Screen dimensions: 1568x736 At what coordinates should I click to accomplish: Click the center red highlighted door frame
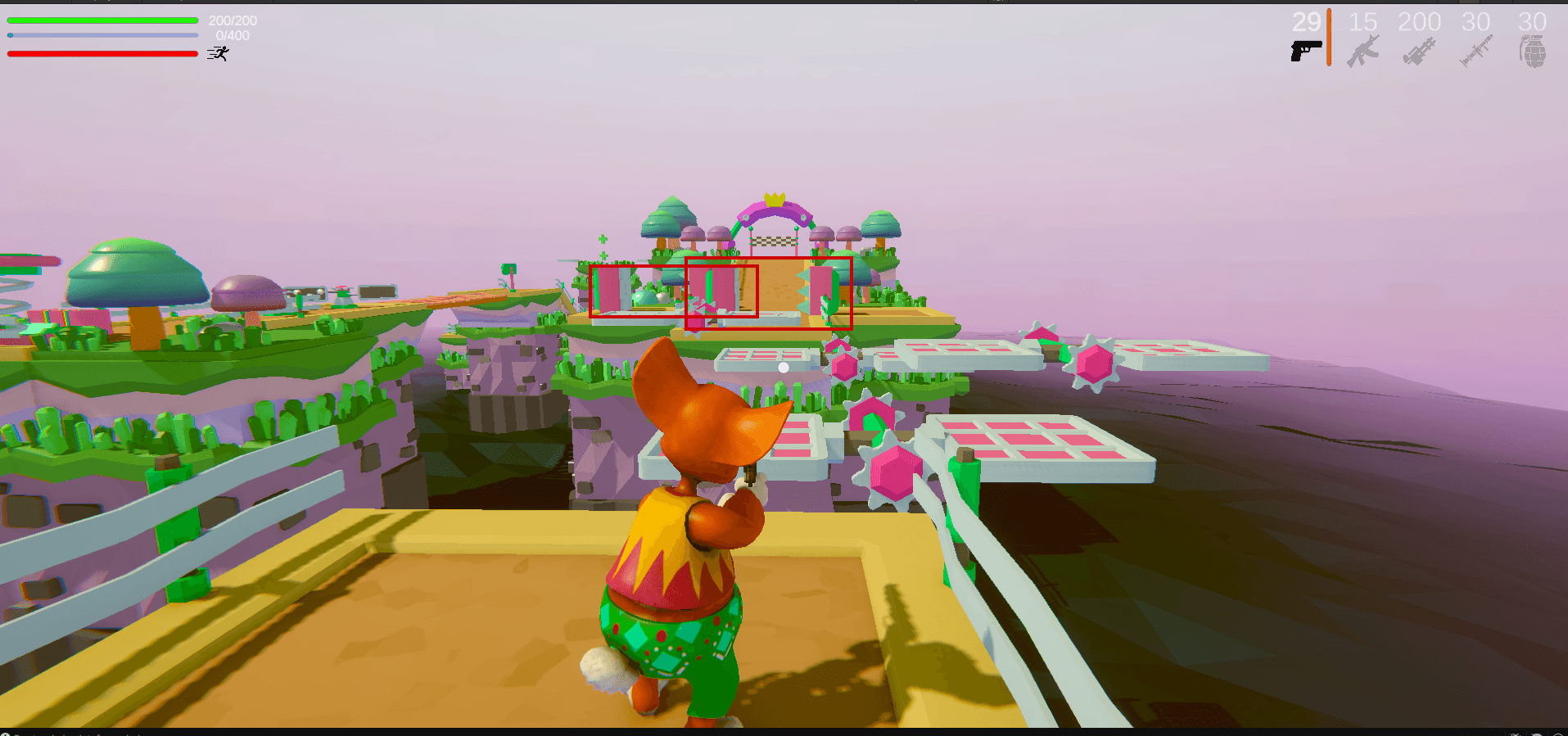[x=721, y=291]
